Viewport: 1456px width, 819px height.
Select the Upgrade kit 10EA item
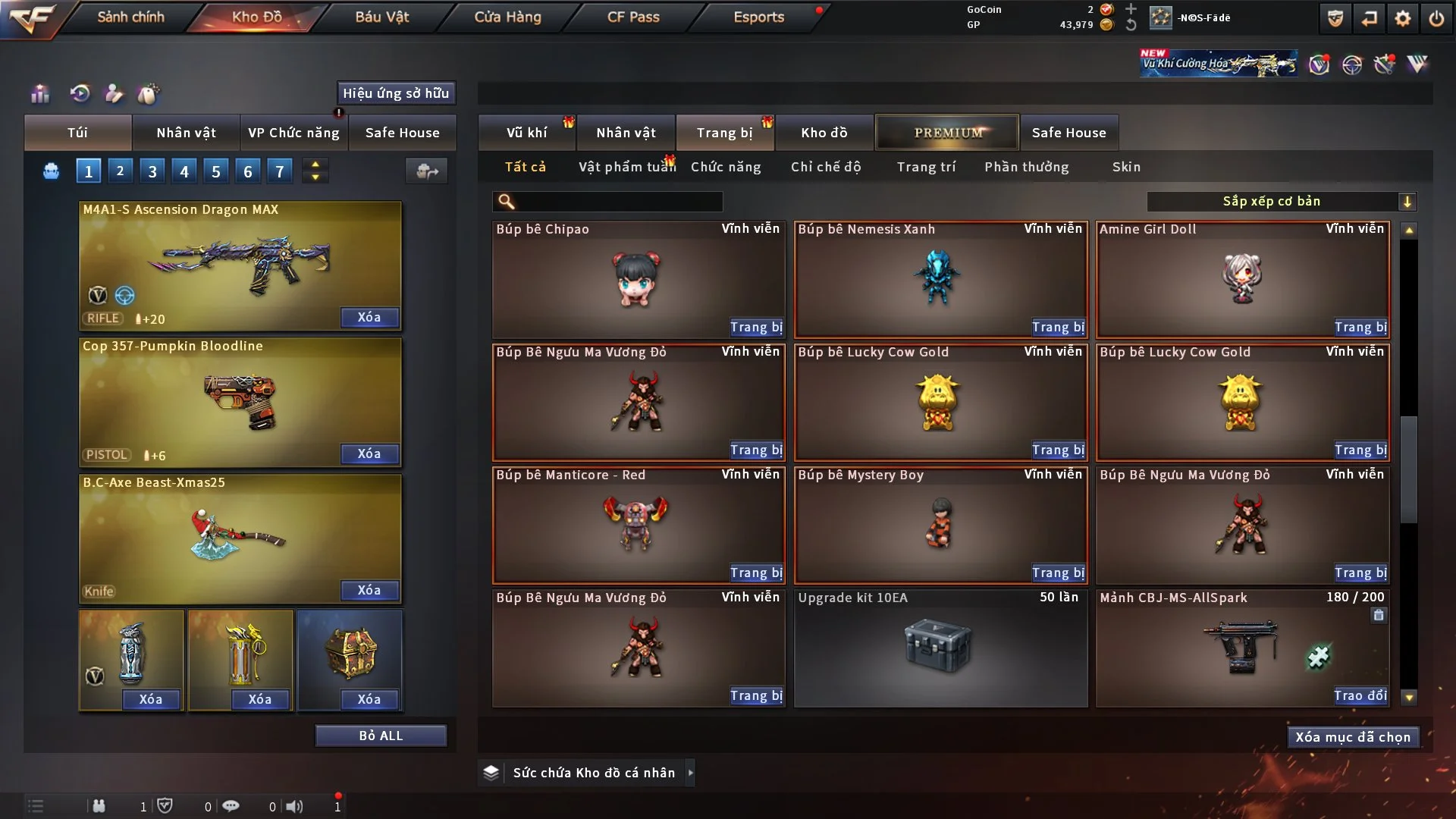(x=940, y=648)
